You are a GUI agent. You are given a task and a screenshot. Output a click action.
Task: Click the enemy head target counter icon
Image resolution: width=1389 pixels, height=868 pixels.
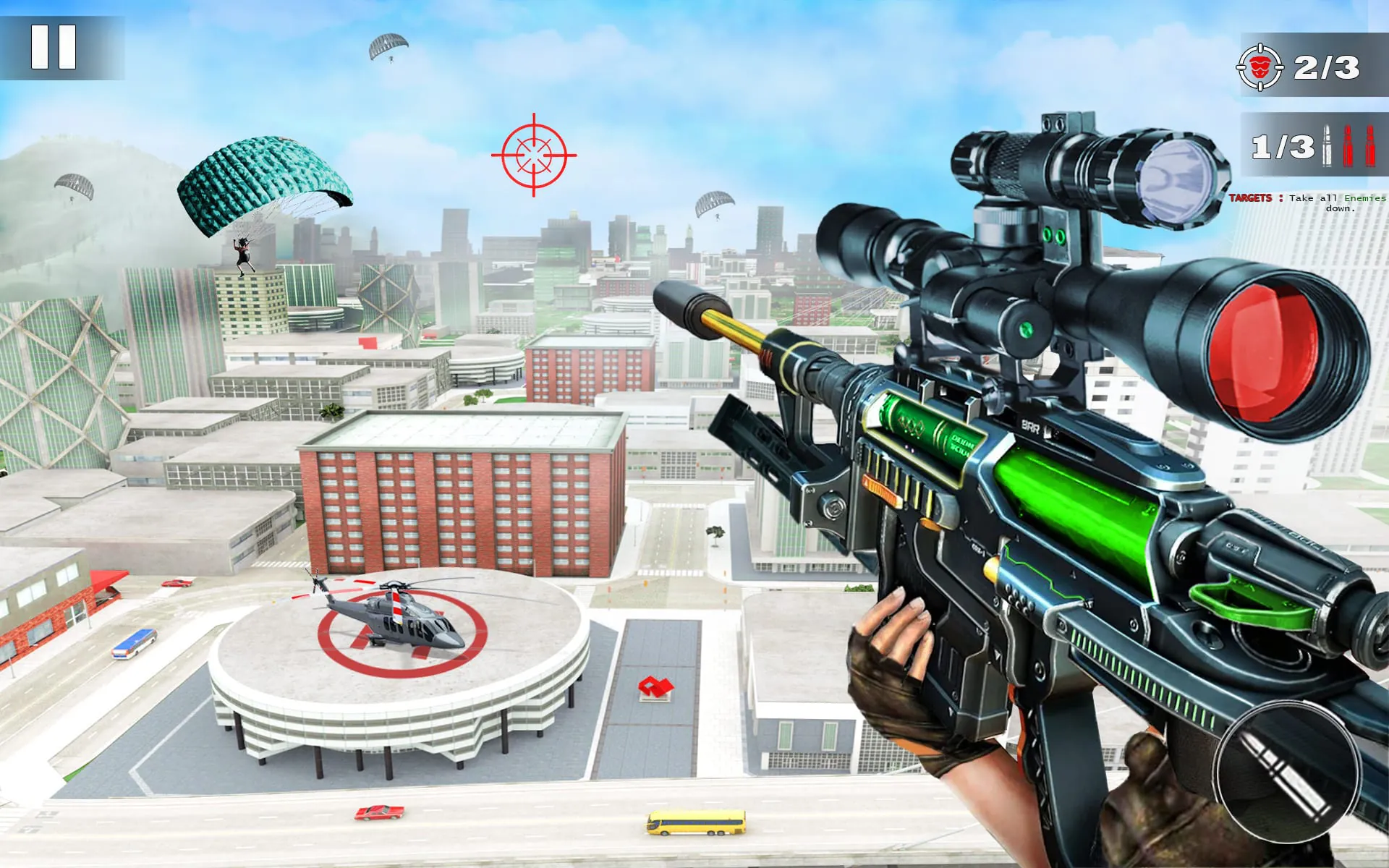coord(1260,69)
